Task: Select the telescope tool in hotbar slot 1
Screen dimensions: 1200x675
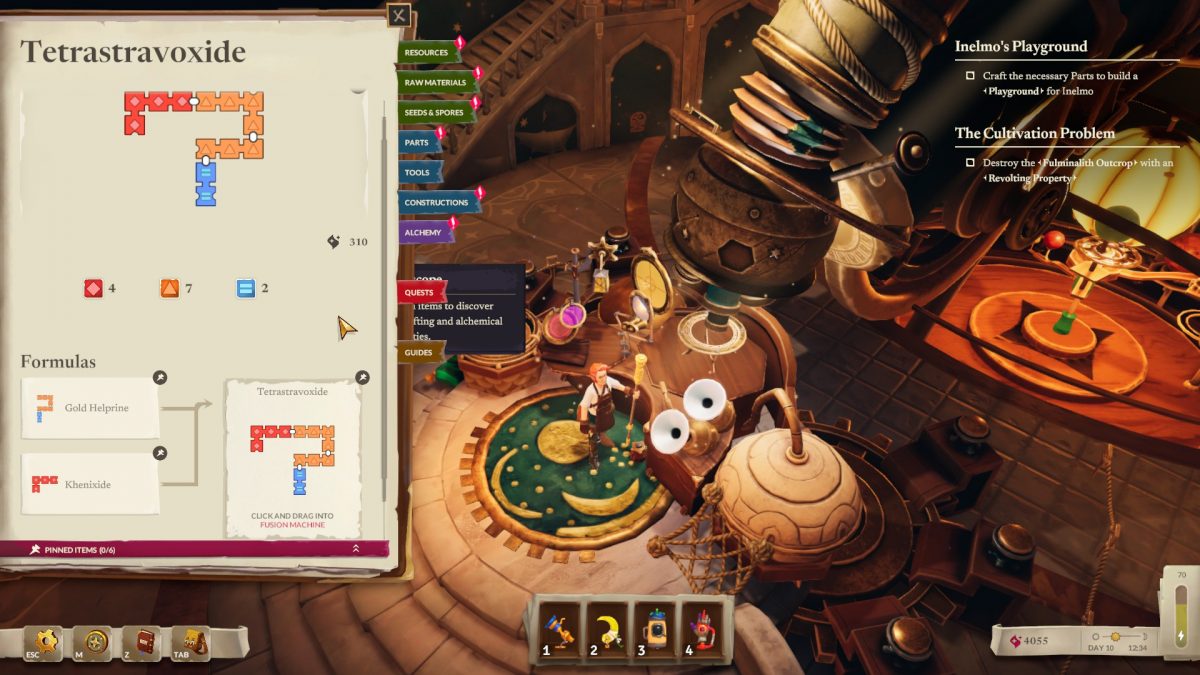Action: pos(560,628)
